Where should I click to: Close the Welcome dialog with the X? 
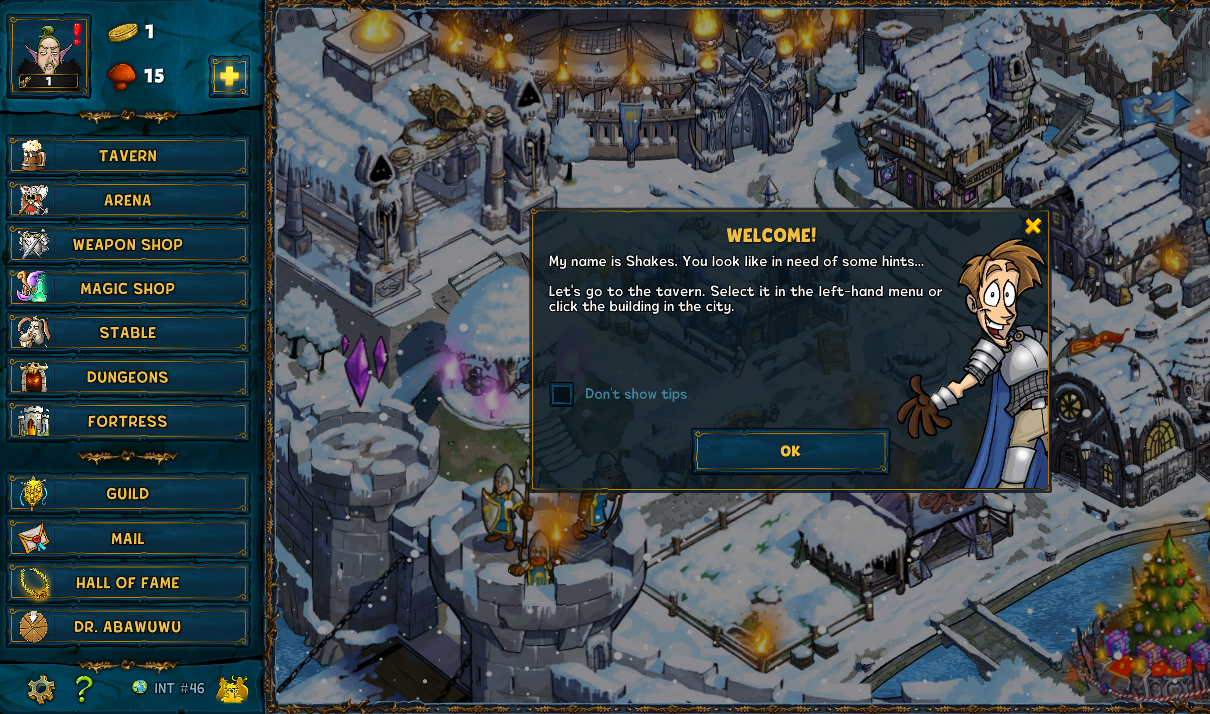tap(1033, 226)
